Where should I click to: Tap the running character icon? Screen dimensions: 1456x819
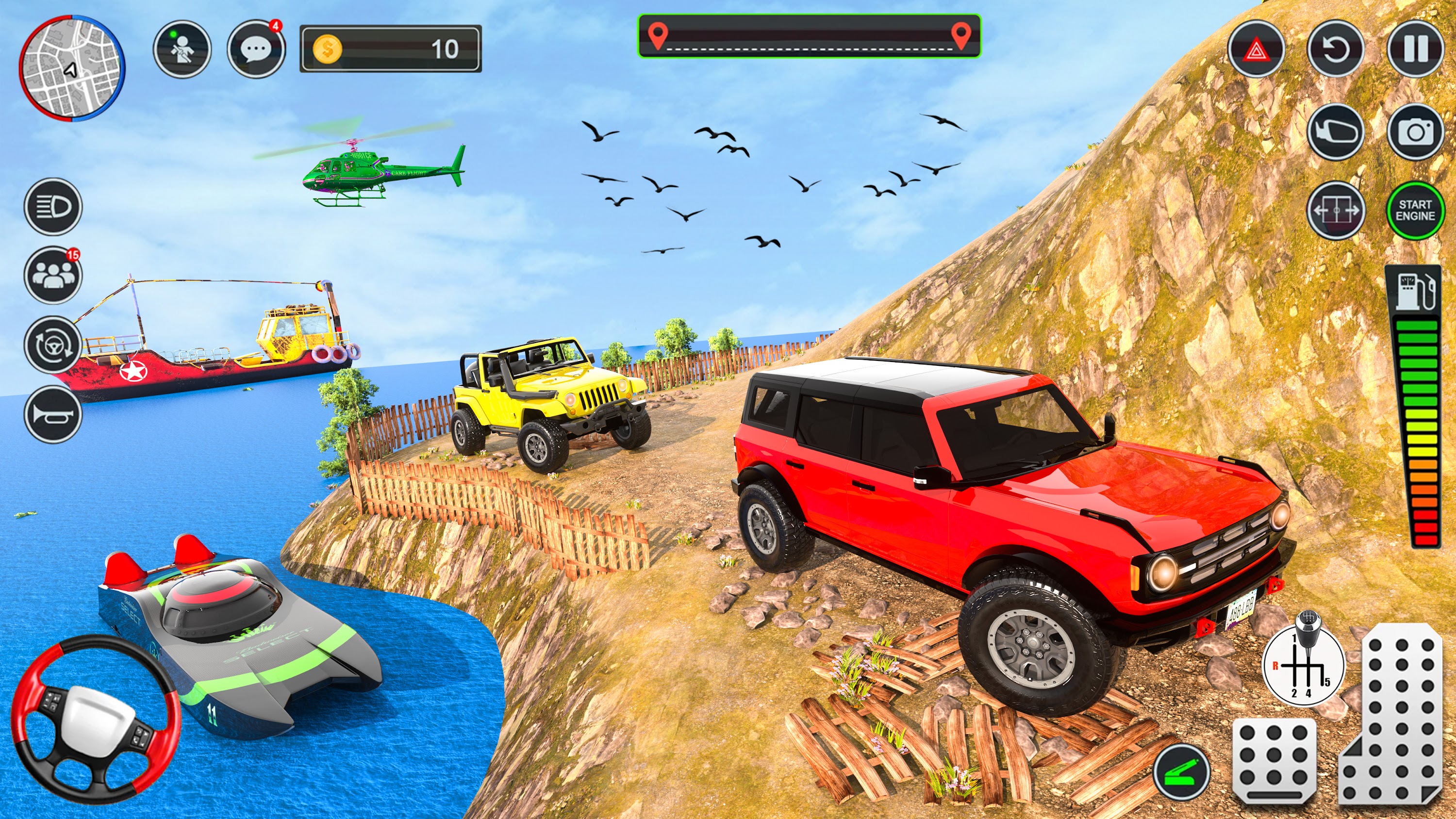[x=182, y=48]
